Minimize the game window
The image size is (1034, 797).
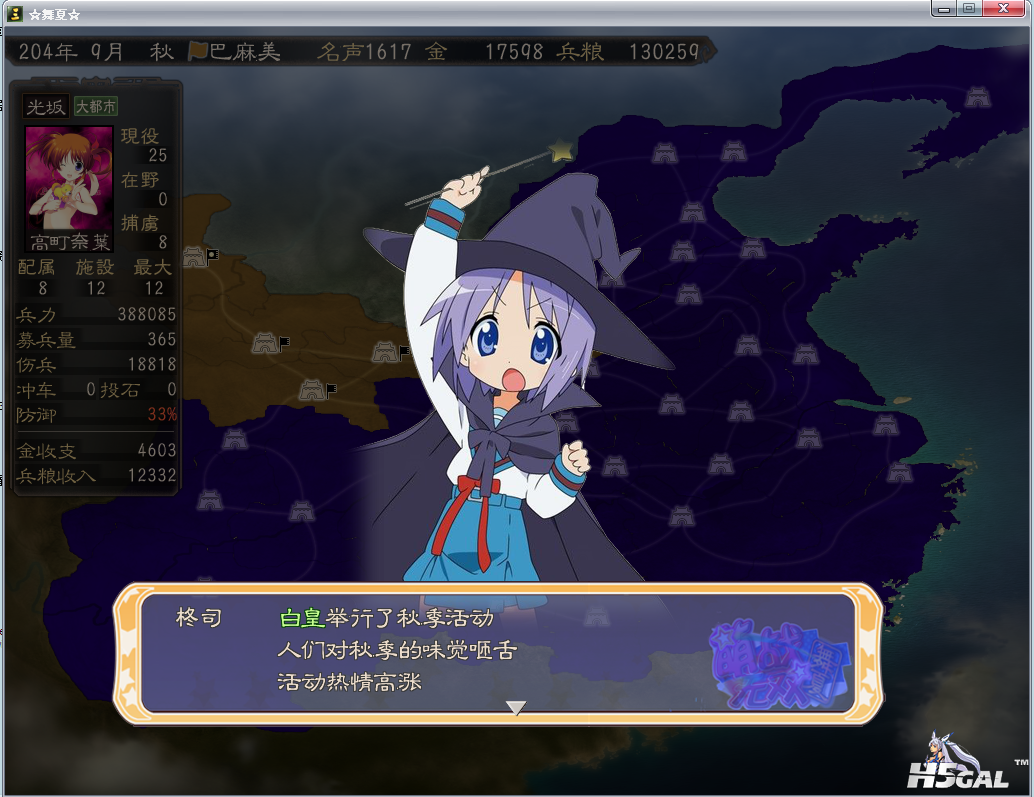coord(944,9)
